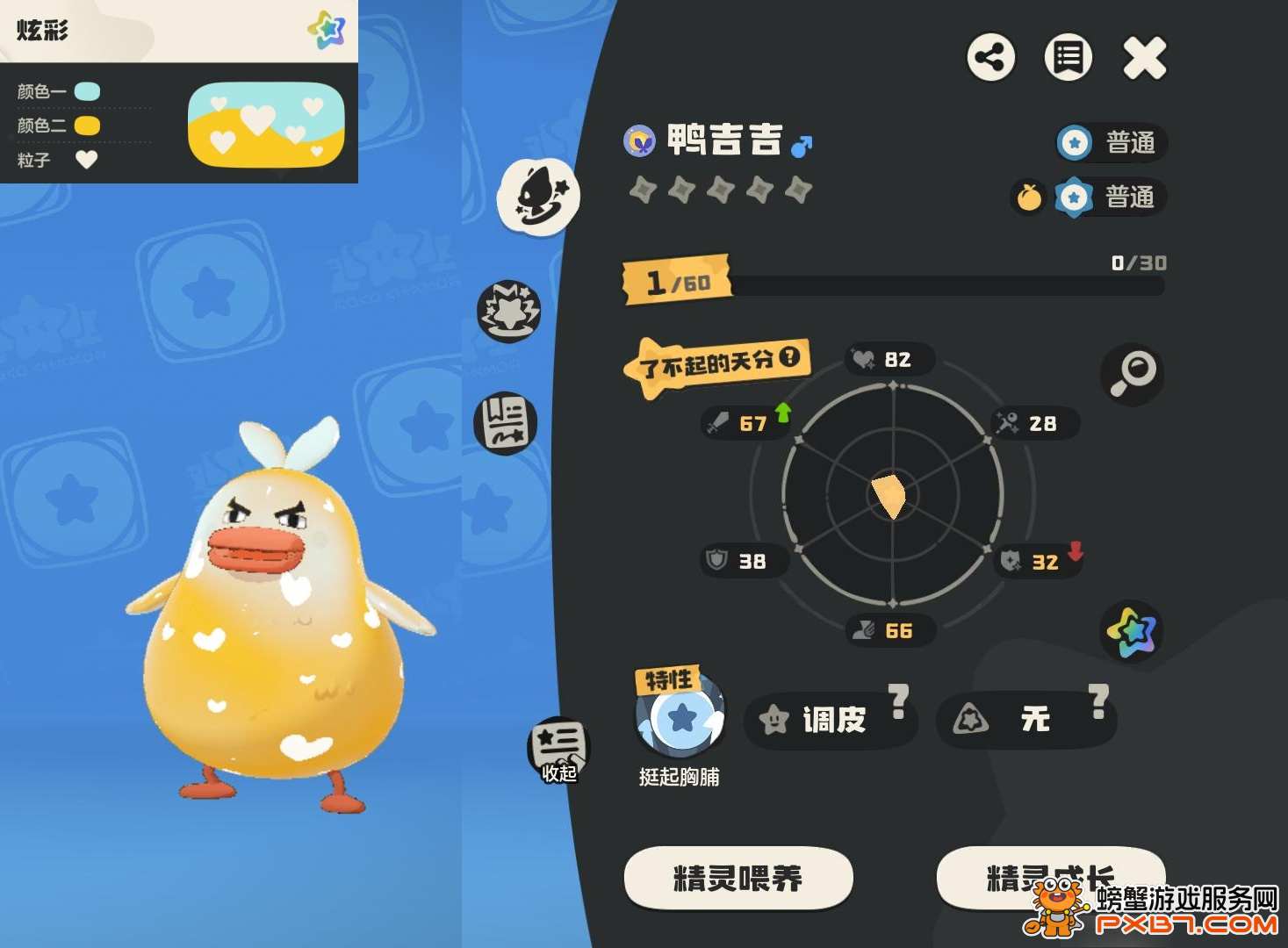This screenshot has width=1288, height=948.
Task: Open the share icon at the top
Action: tap(991, 58)
